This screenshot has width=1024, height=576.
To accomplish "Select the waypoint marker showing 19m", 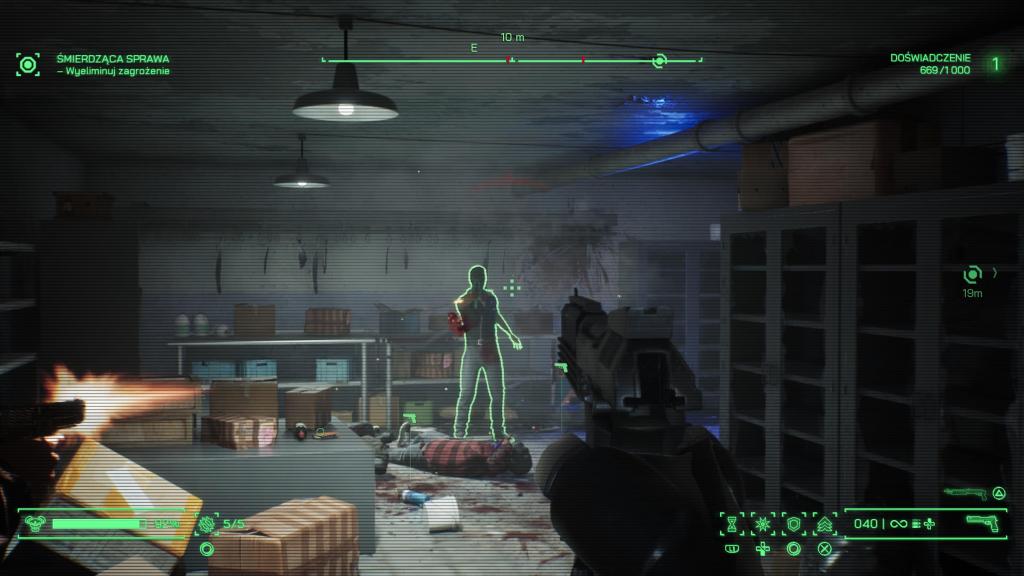I will (972, 273).
